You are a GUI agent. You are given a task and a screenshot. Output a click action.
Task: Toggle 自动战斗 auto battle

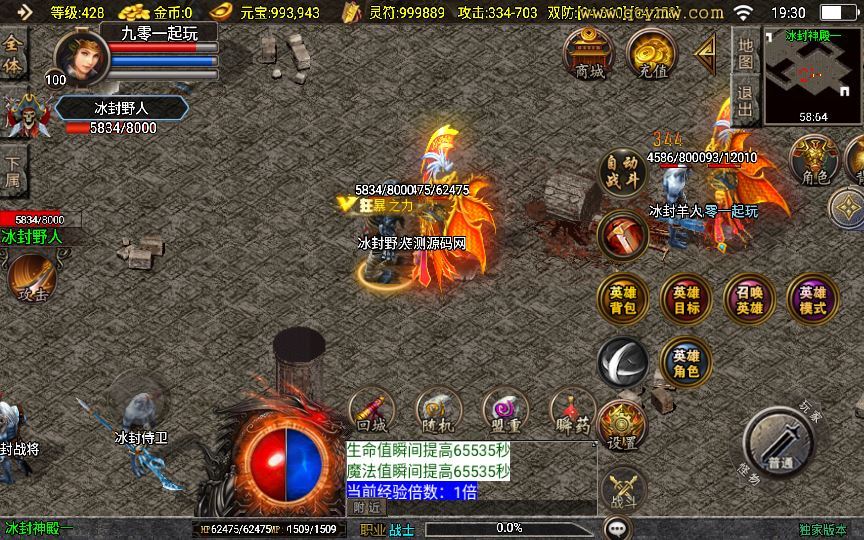tap(623, 171)
